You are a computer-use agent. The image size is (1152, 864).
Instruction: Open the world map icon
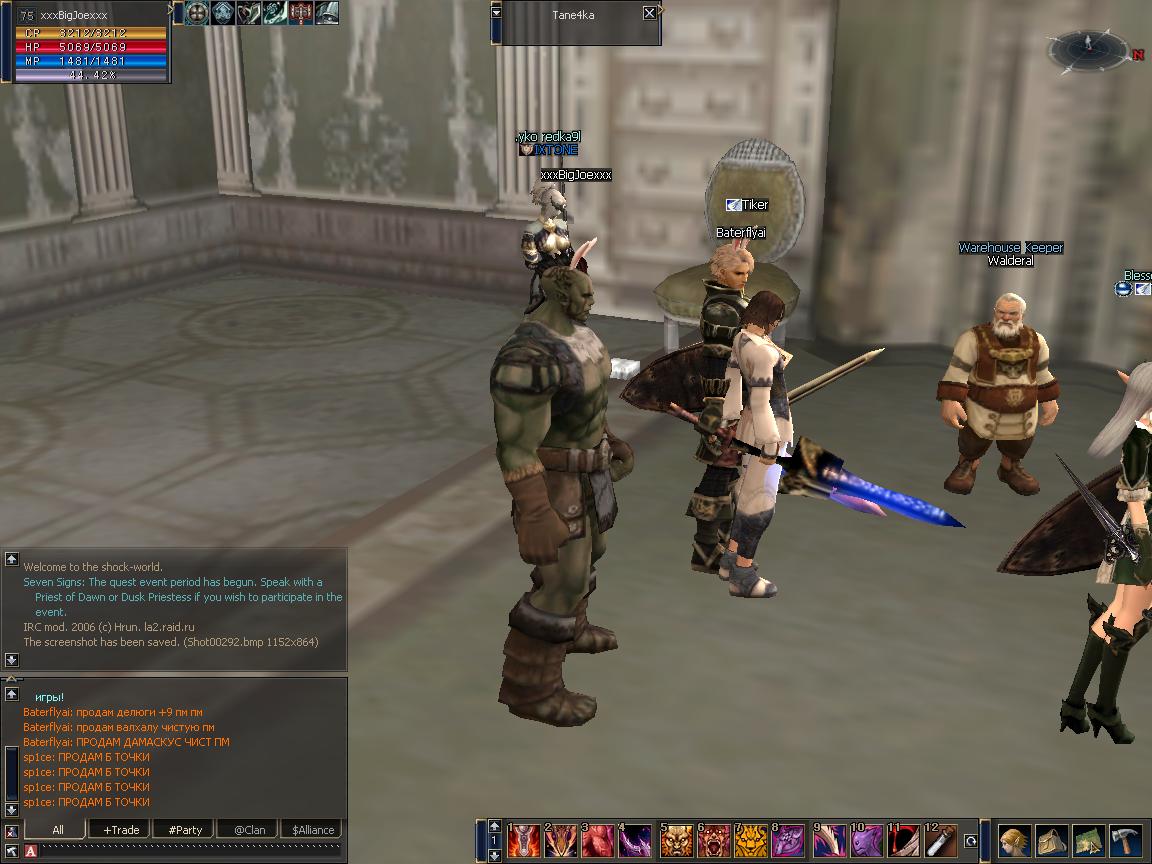1089,841
